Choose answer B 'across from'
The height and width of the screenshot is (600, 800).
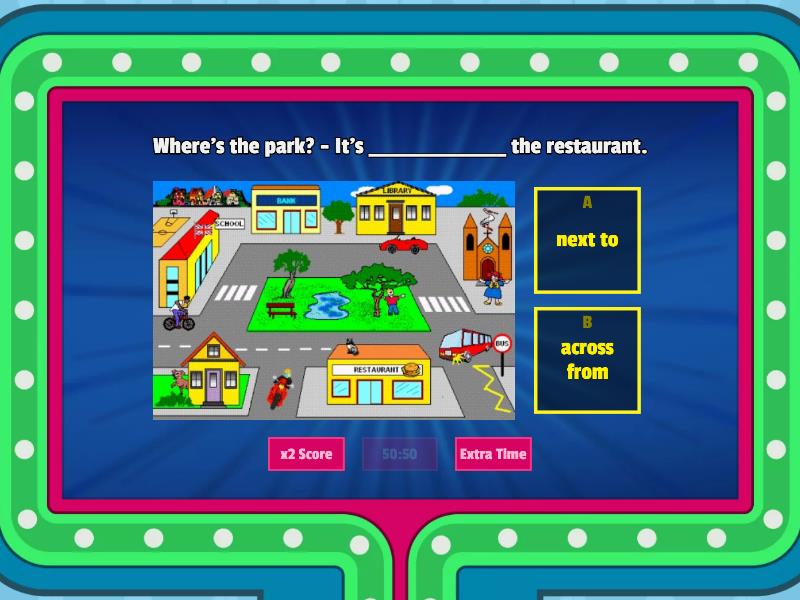pyautogui.click(x=587, y=360)
